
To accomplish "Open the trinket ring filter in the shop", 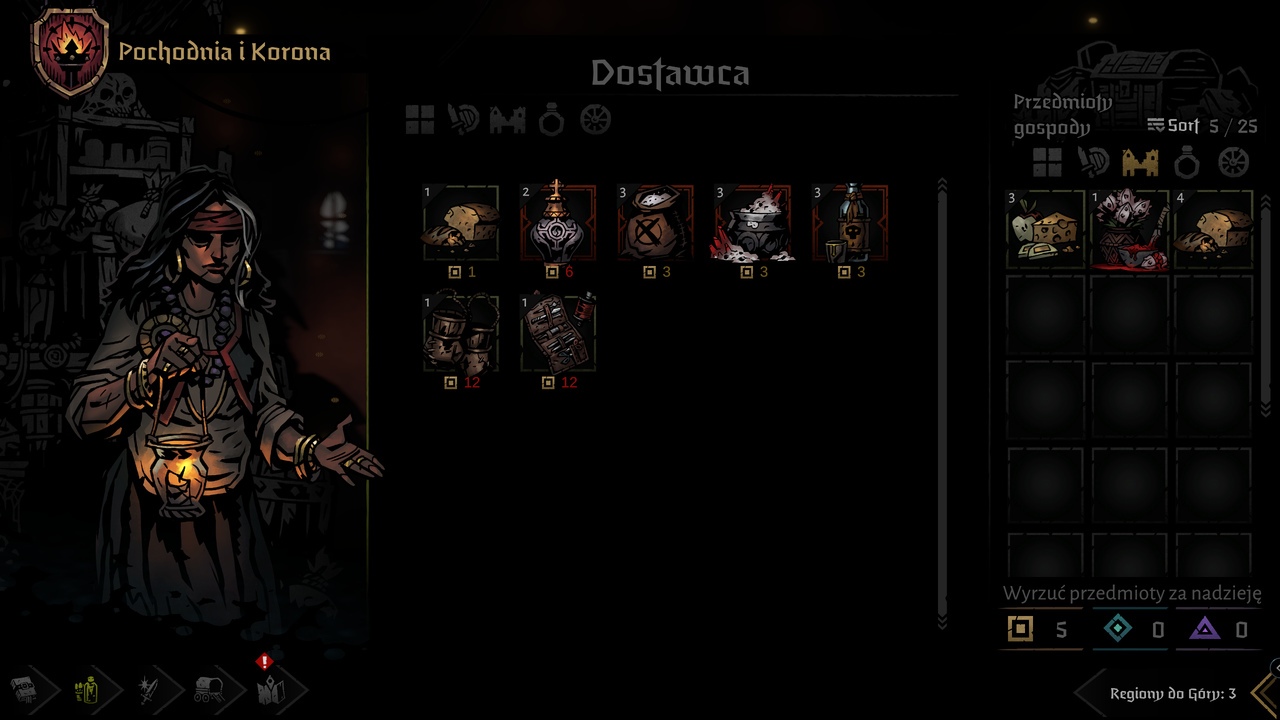I will pos(549,120).
